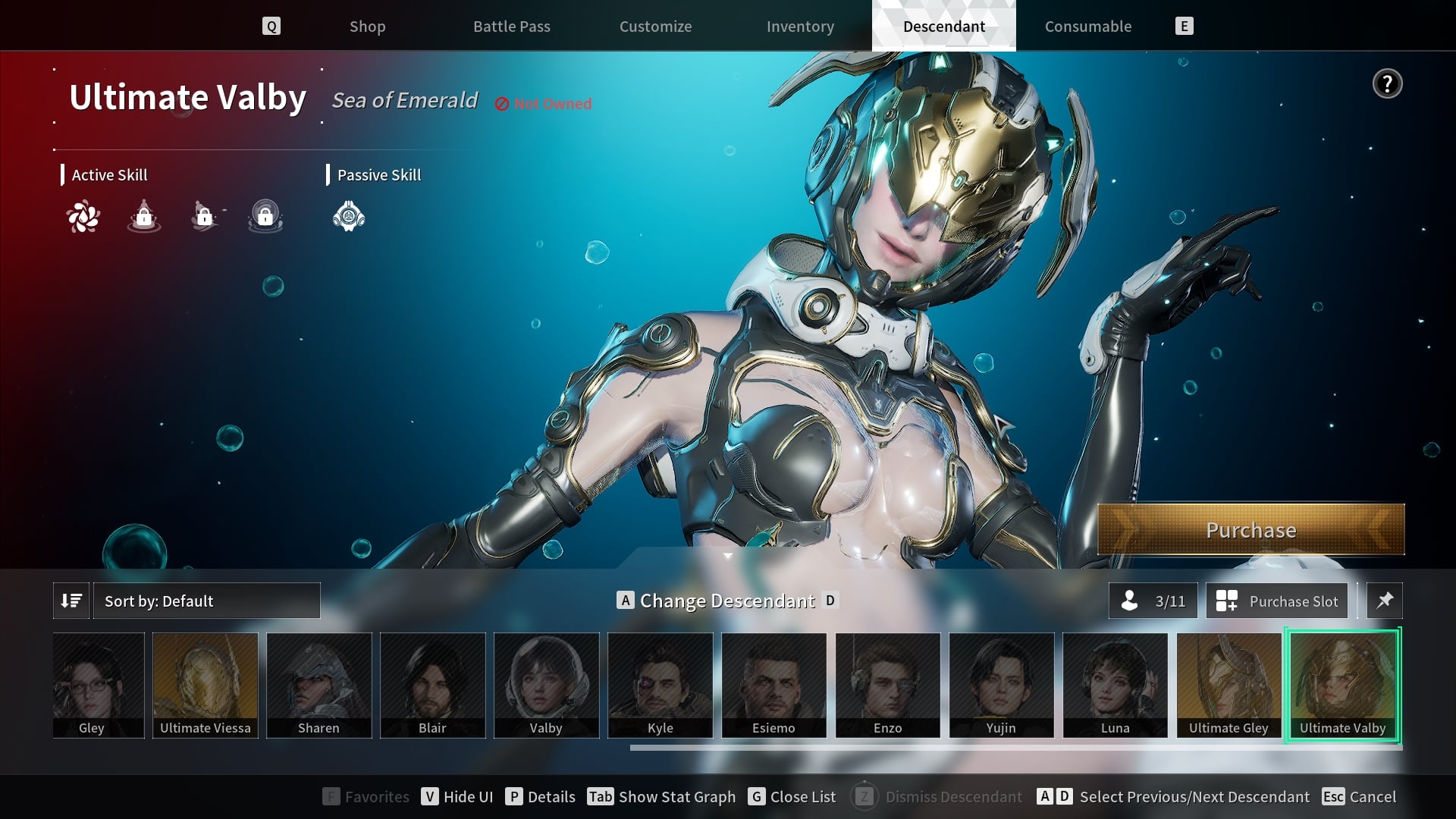Switch to the Shop tab
1456x819 pixels.
tap(367, 27)
